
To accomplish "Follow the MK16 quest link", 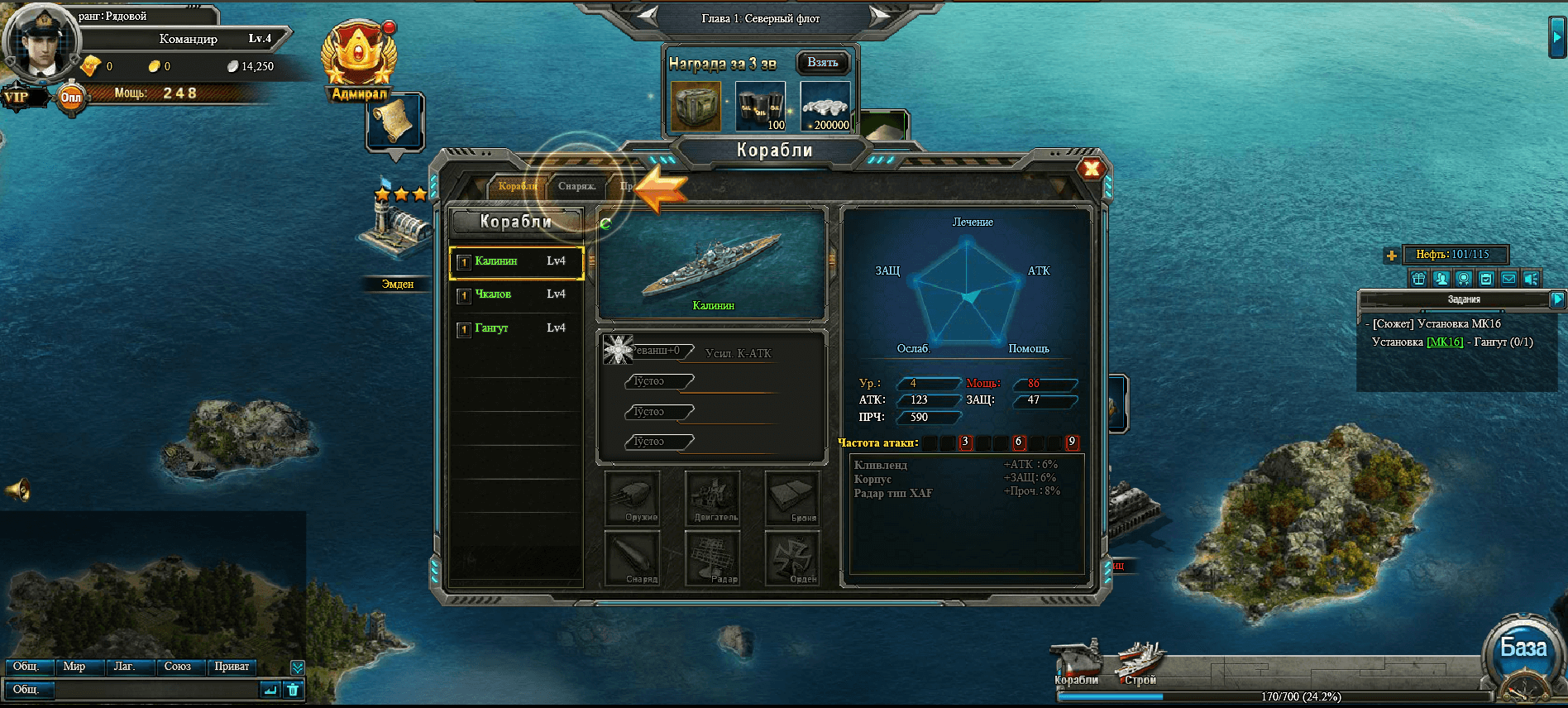I will coord(1445,342).
